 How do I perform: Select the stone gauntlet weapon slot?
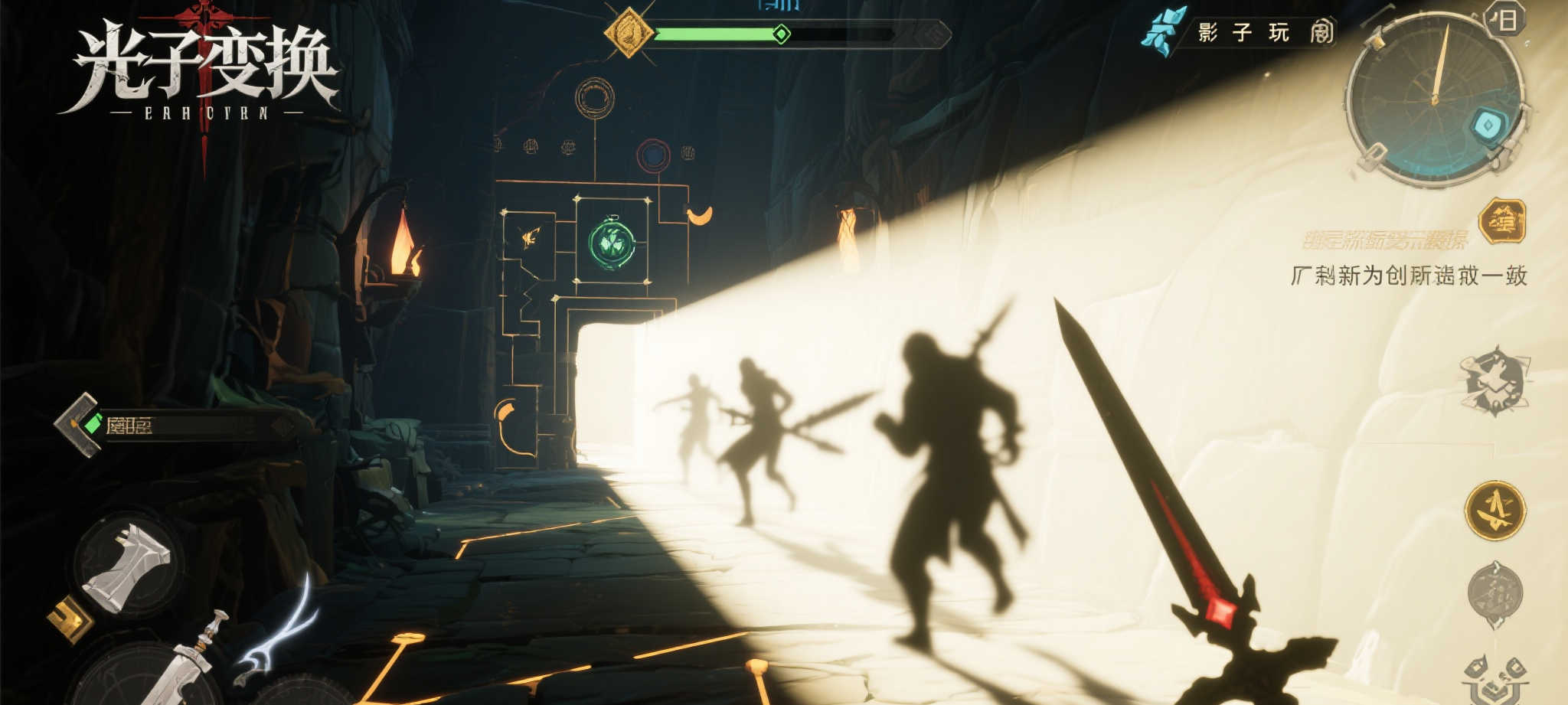(x=129, y=565)
